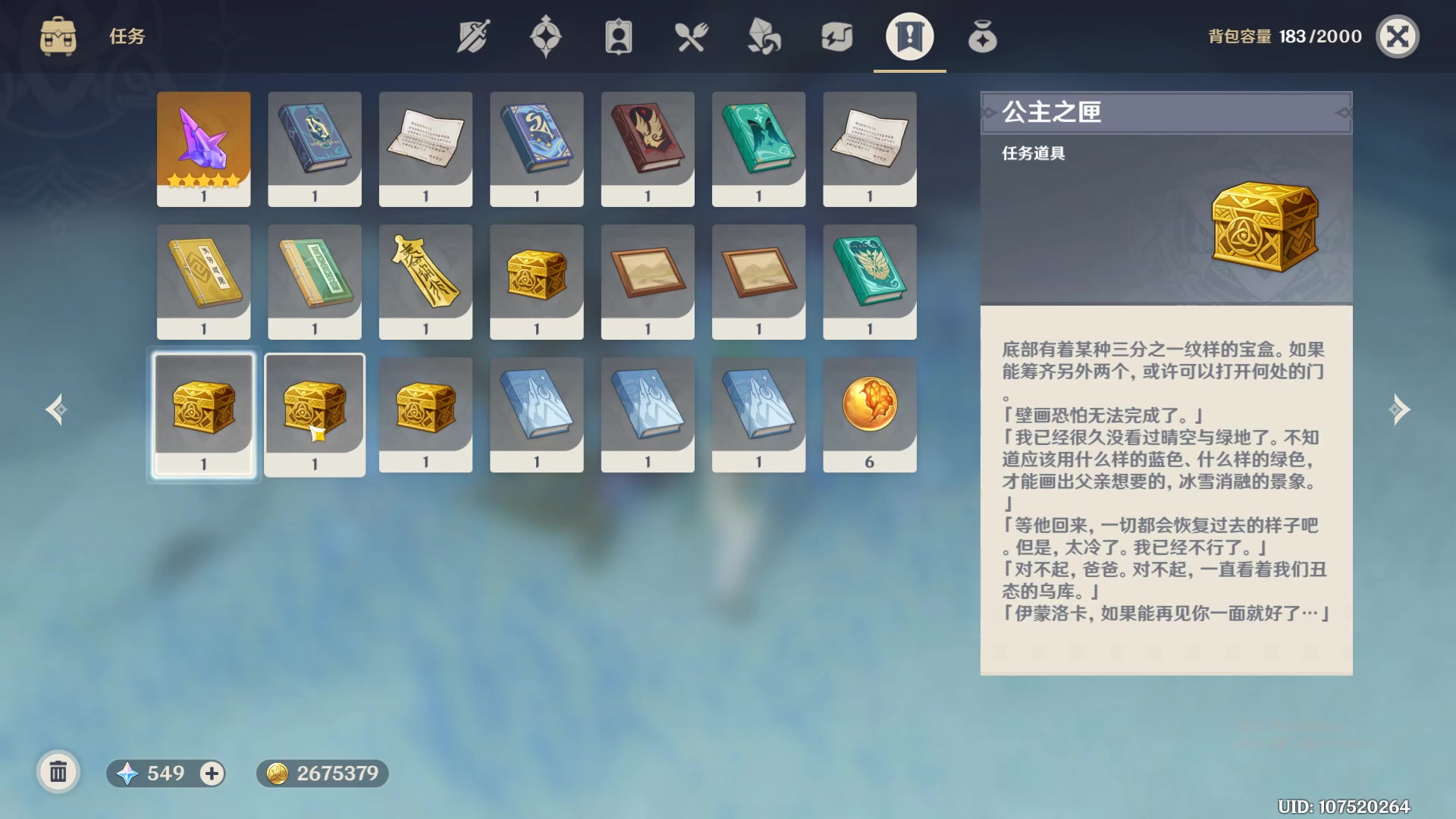Select the currently highlighted Quest Items tab
The height and width of the screenshot is (819, 1456).
pos(909,36)
